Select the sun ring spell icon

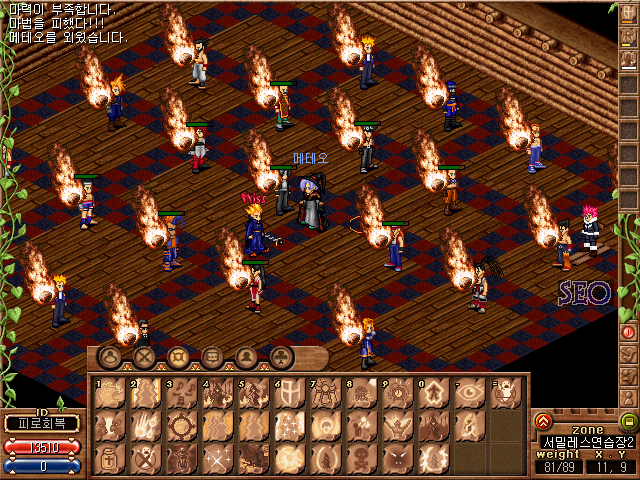click(x=181, y=426)
